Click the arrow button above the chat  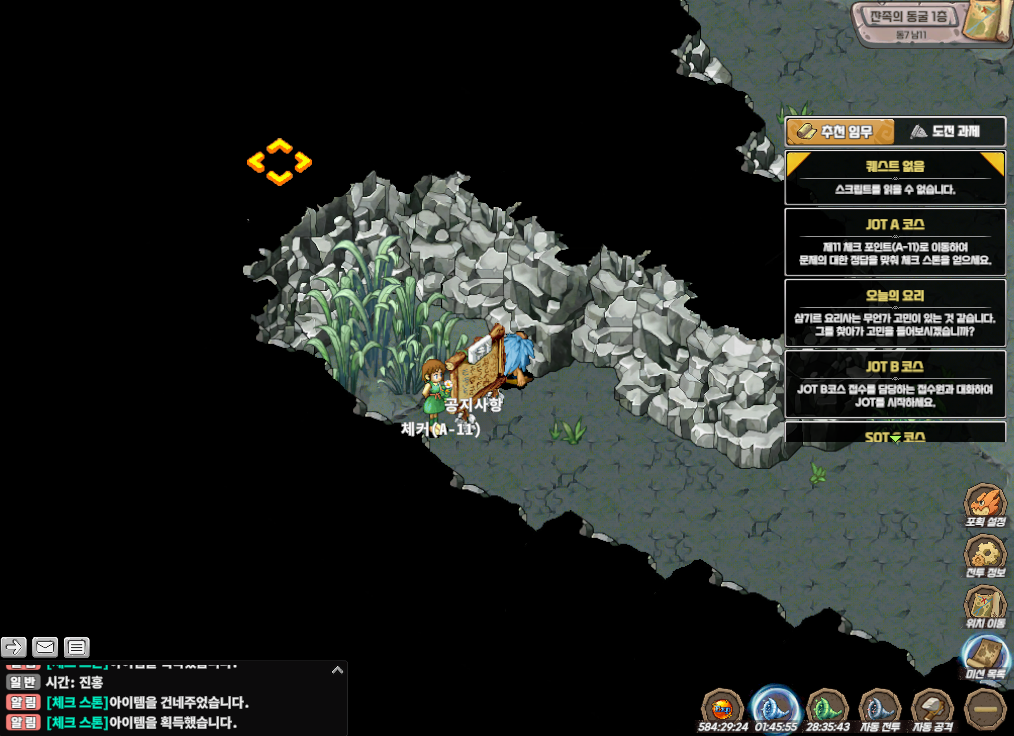[x=13, y=646]
